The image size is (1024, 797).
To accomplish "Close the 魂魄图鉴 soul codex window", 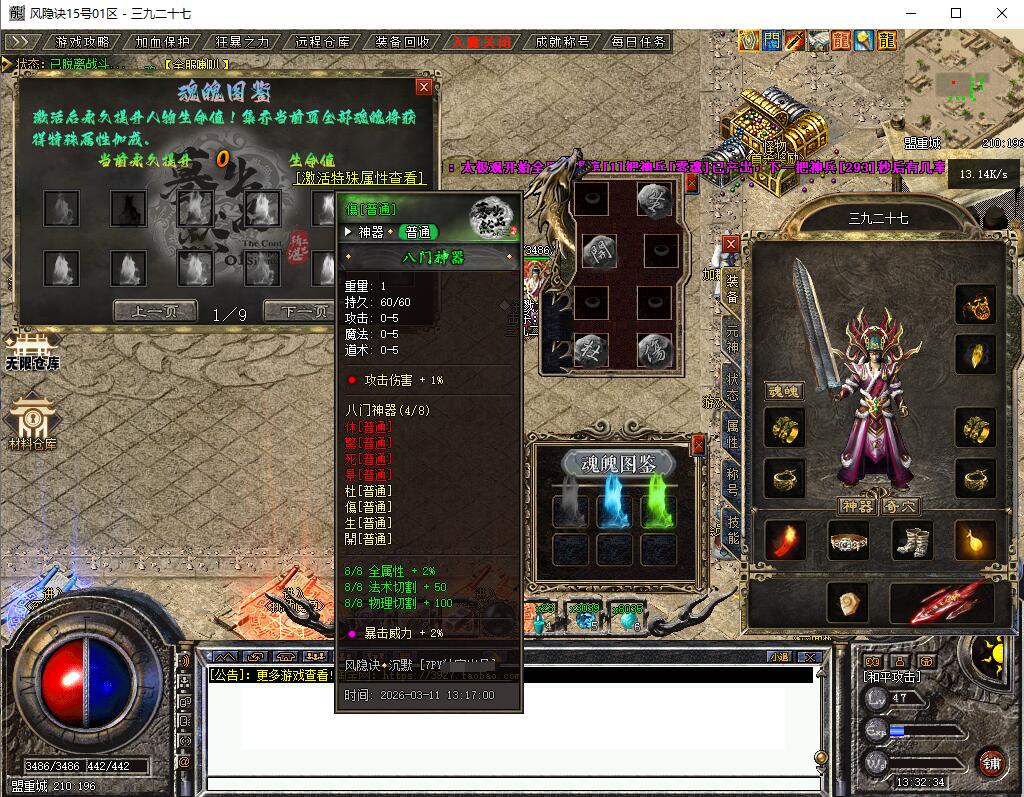I will click(x=424, y=88).
